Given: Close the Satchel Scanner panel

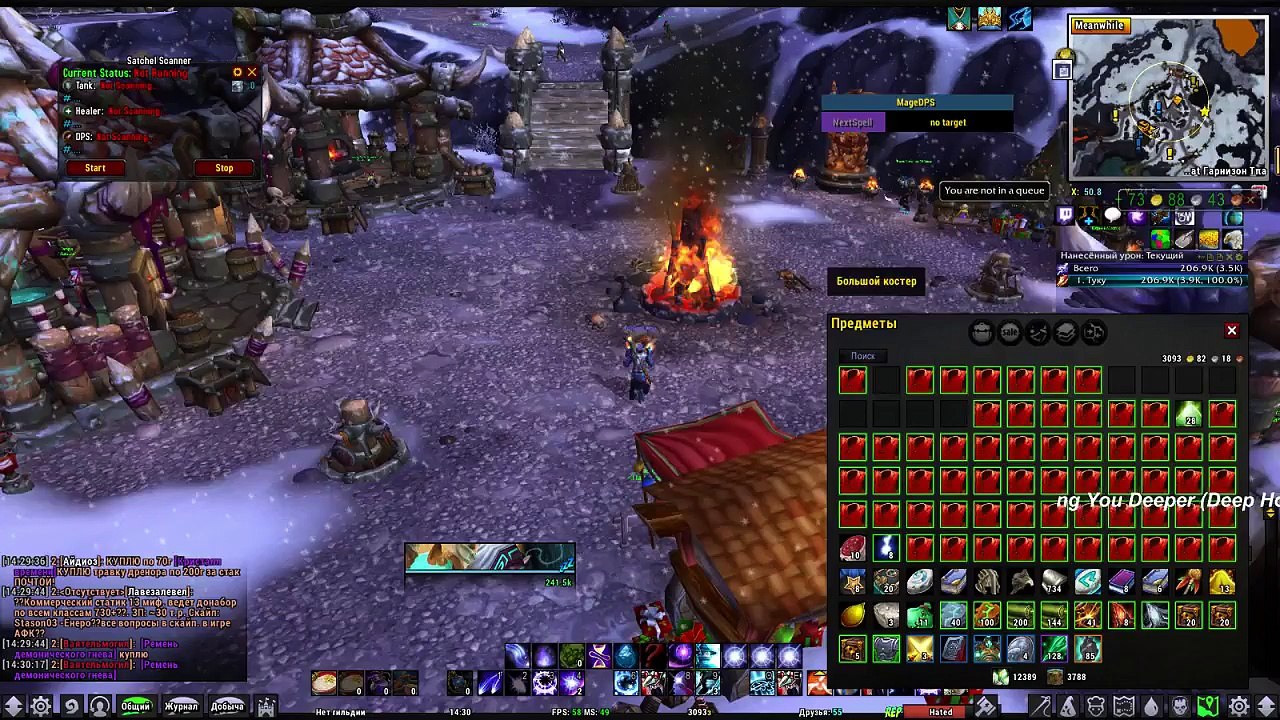Looking at the screenshot, I should [x=252, y=72].
